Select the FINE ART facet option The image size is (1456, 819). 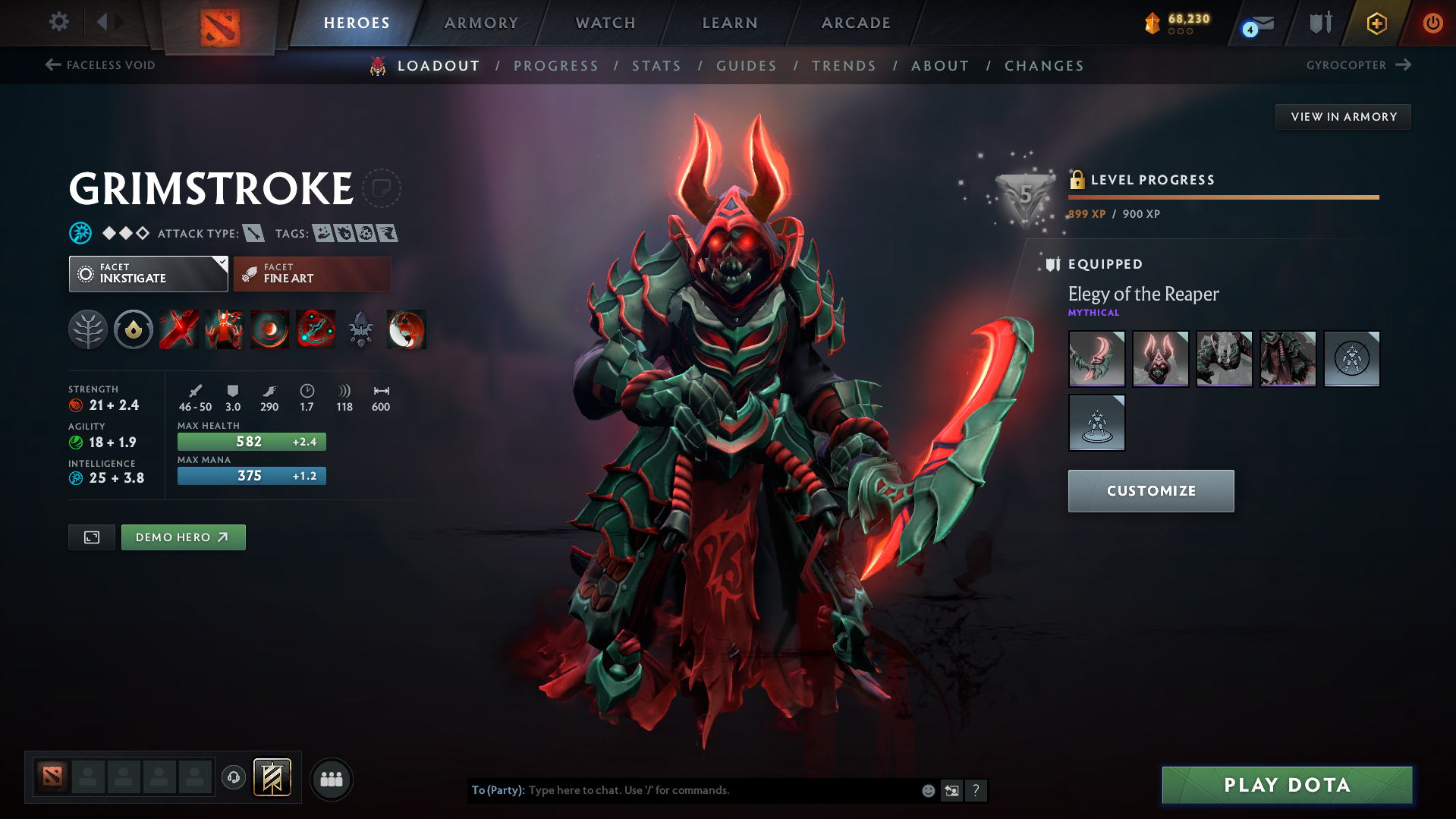(x=311, y=273)
